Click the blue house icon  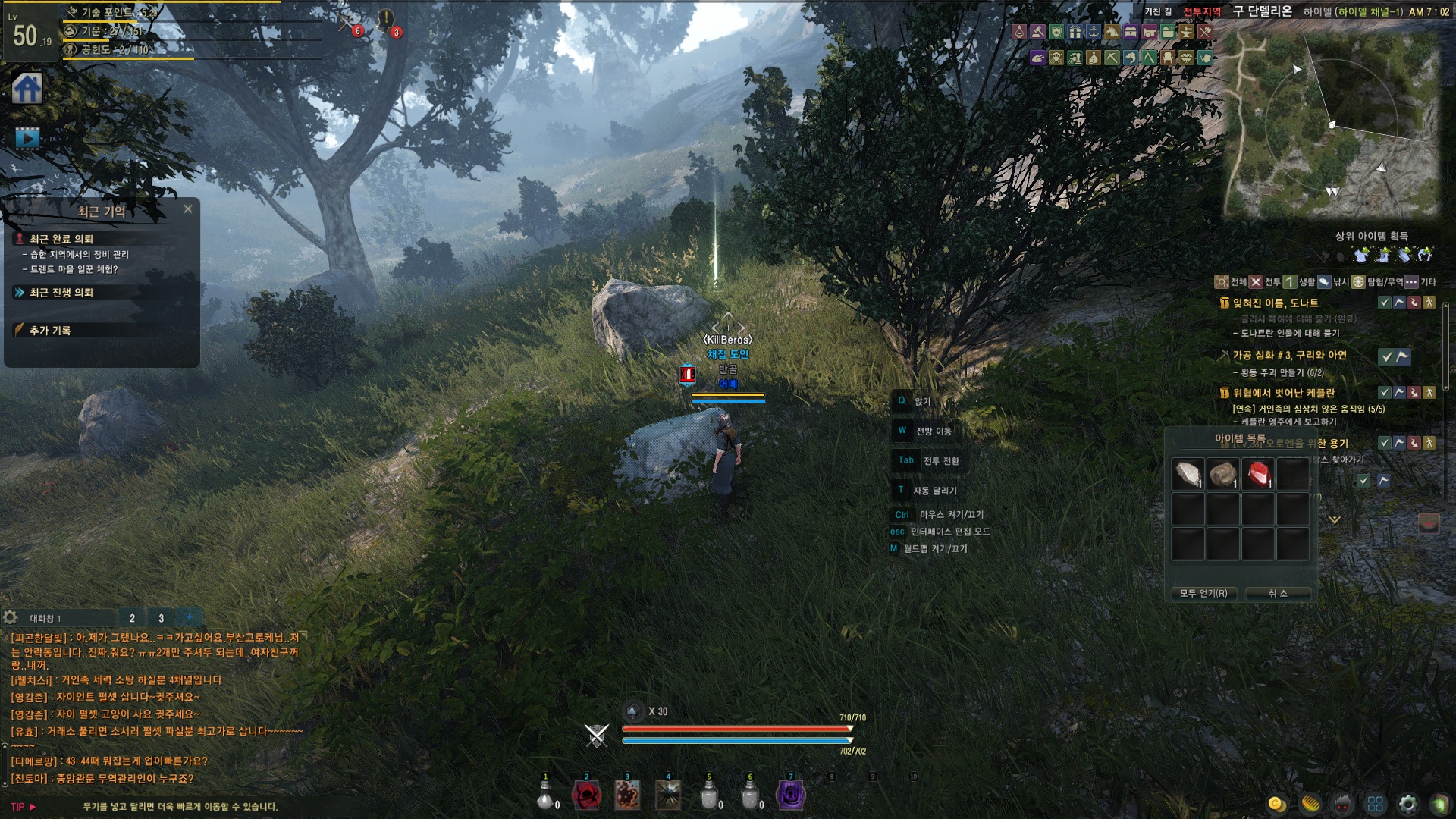click(x=27, y=89)
